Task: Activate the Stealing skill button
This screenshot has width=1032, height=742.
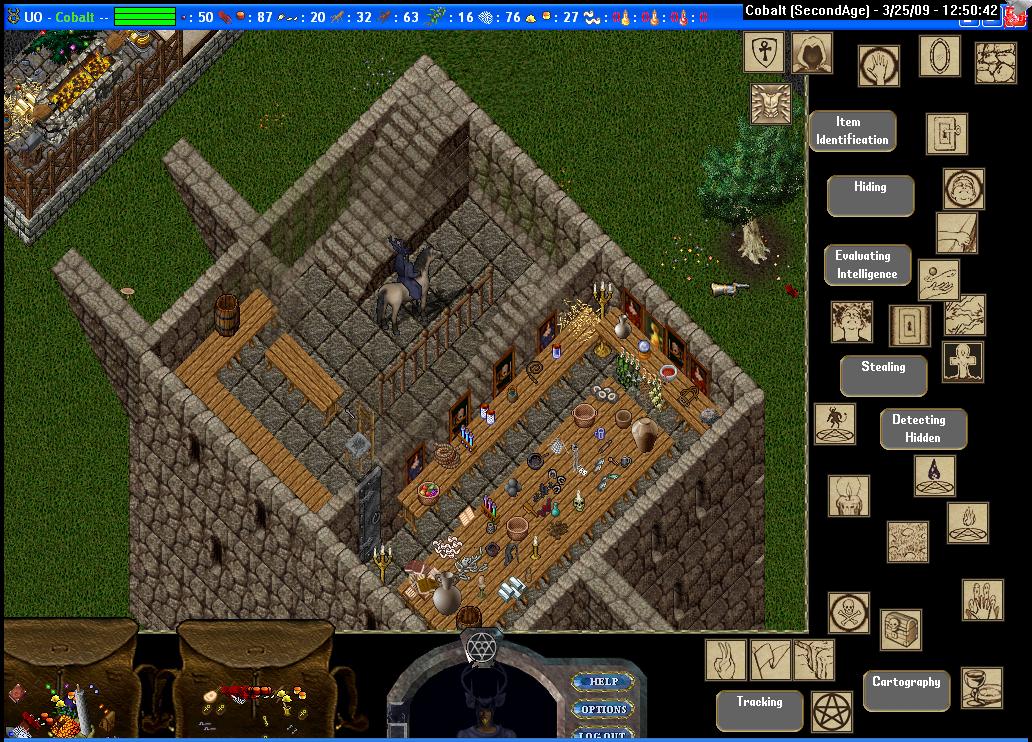Action: coord(883,375)
